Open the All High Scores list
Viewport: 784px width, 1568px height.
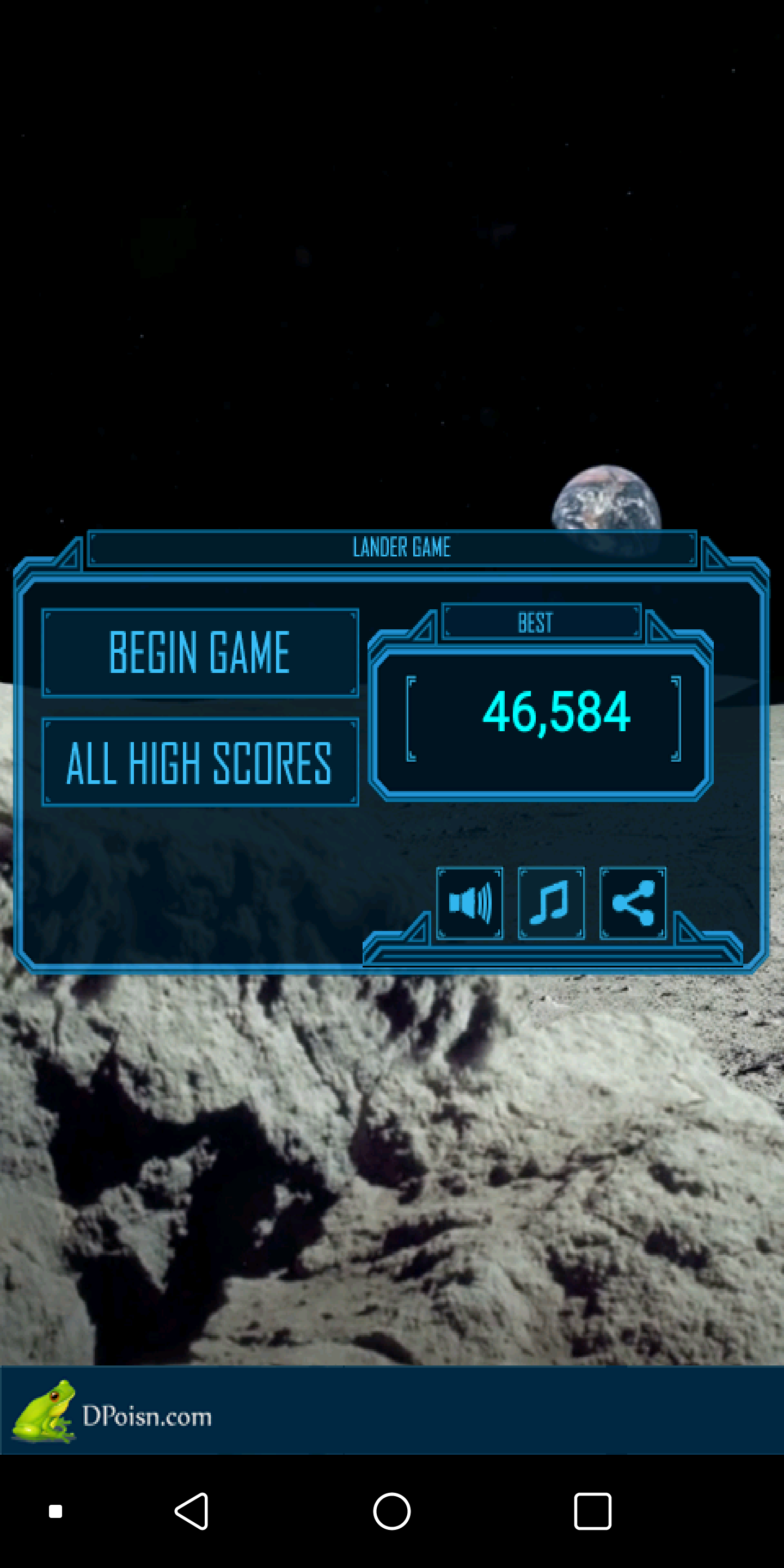[x=200, y=762]
